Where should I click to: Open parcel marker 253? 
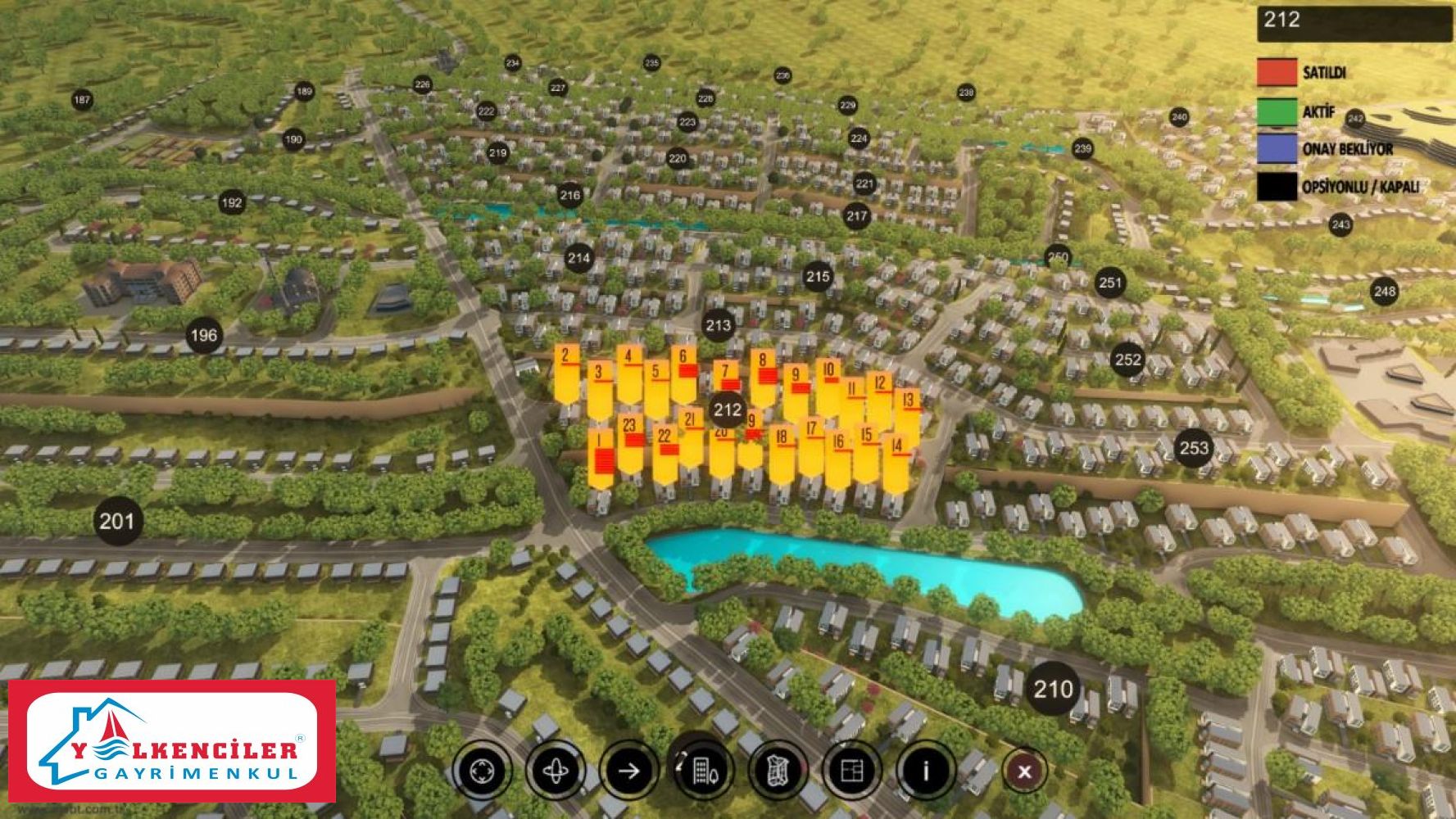[x=1194, y=447]
